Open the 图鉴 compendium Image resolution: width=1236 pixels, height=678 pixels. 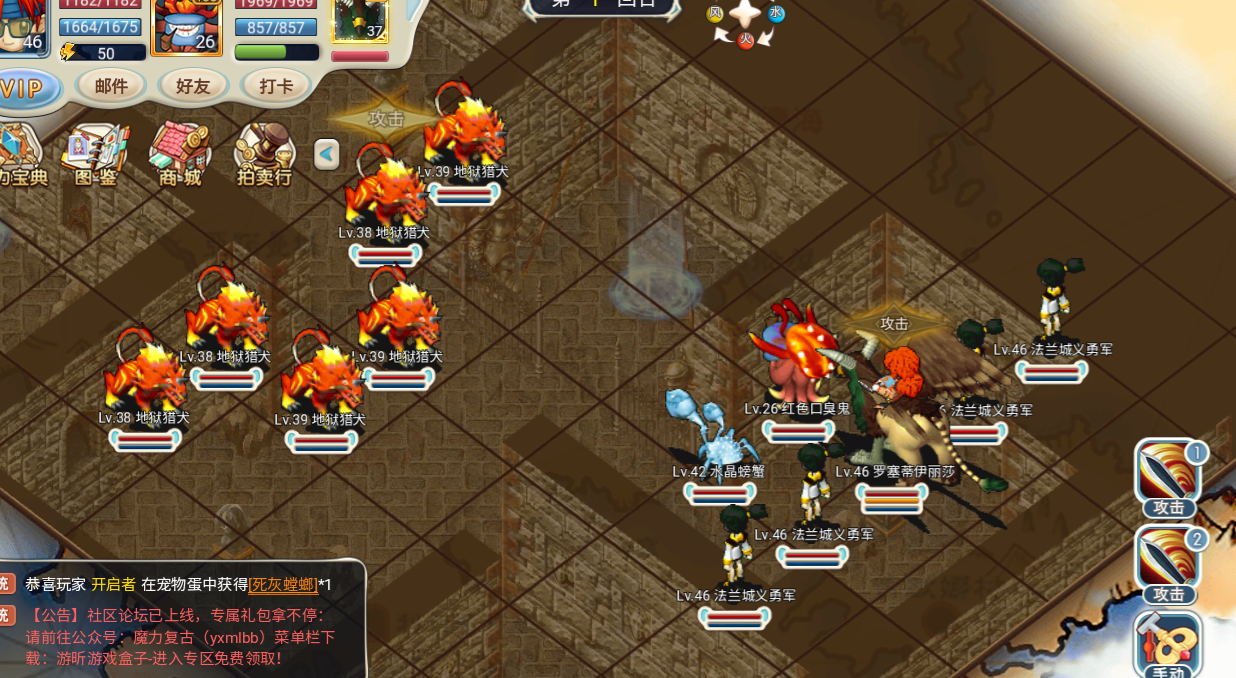(95, 155)
